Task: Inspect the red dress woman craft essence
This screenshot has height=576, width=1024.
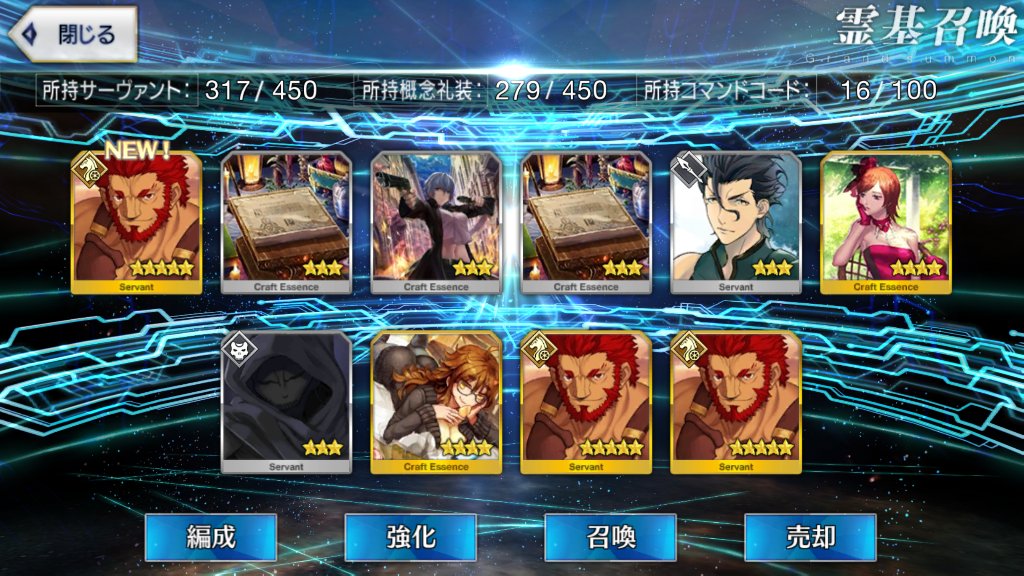Action: [886, 223]
